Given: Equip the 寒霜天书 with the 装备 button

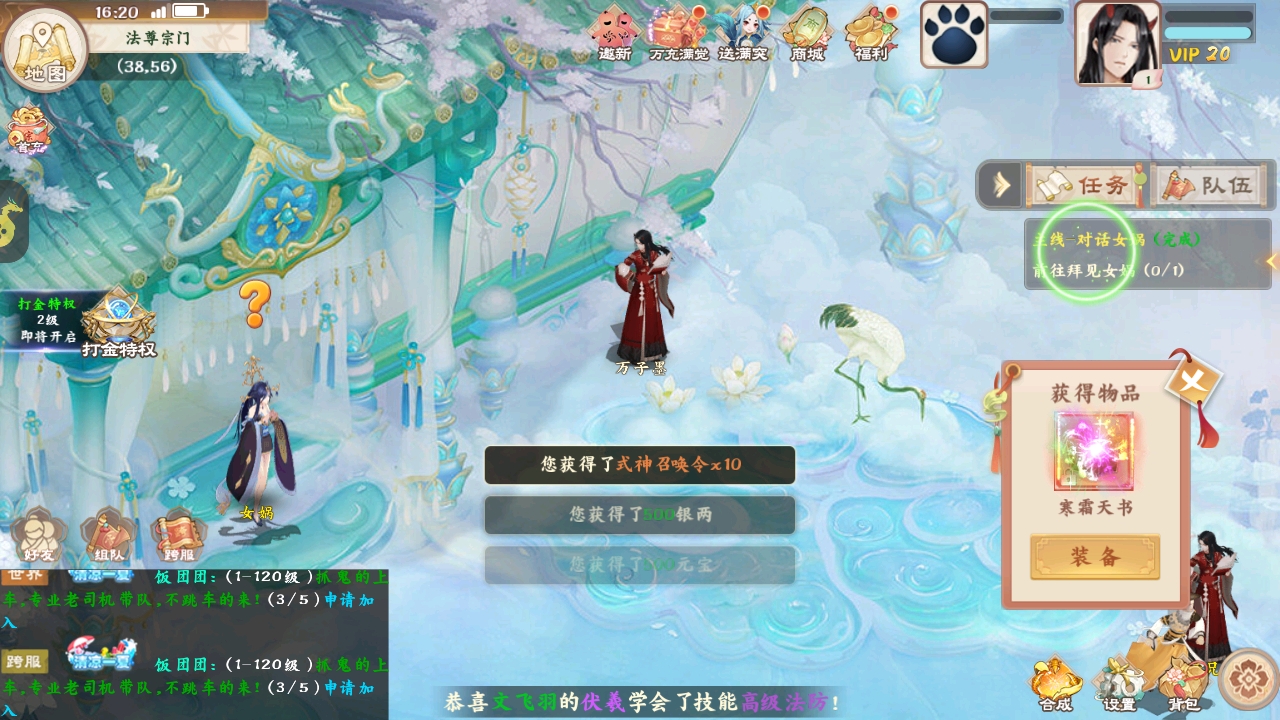Looking at the screenshot, I should pos(1095,557).
